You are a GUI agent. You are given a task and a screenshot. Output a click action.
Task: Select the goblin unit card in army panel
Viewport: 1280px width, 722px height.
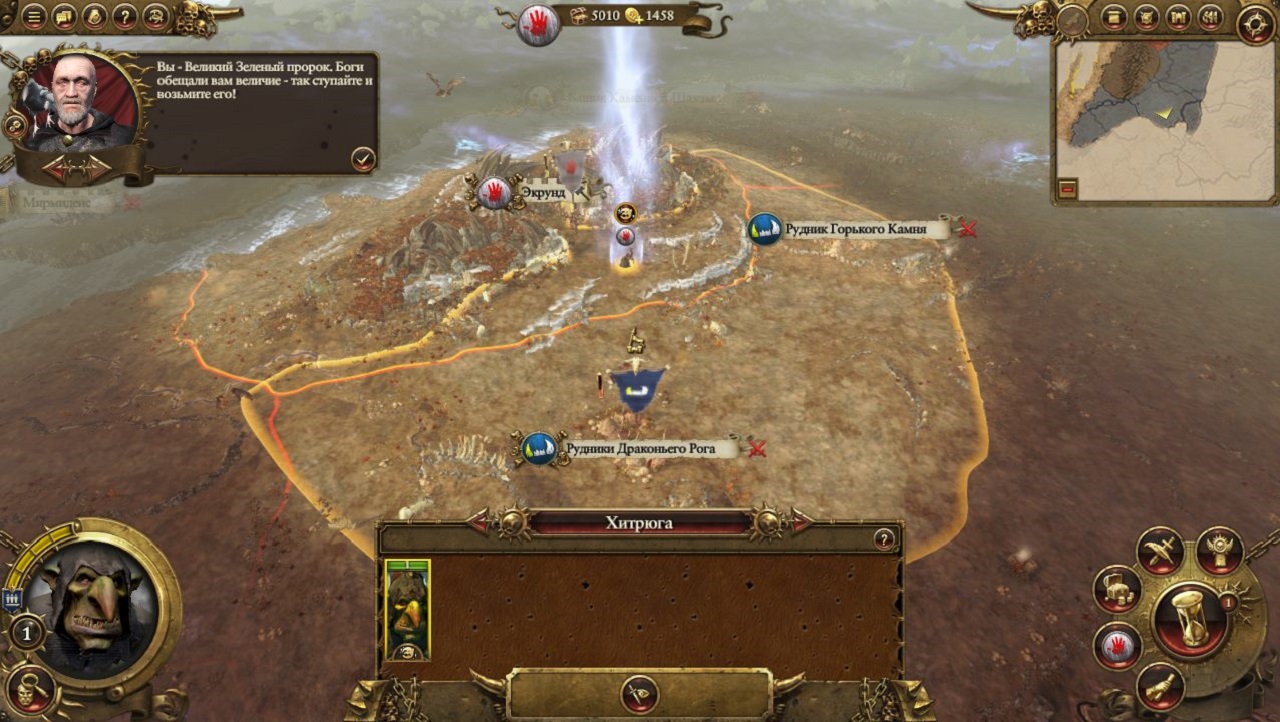[x=407, y=609]
